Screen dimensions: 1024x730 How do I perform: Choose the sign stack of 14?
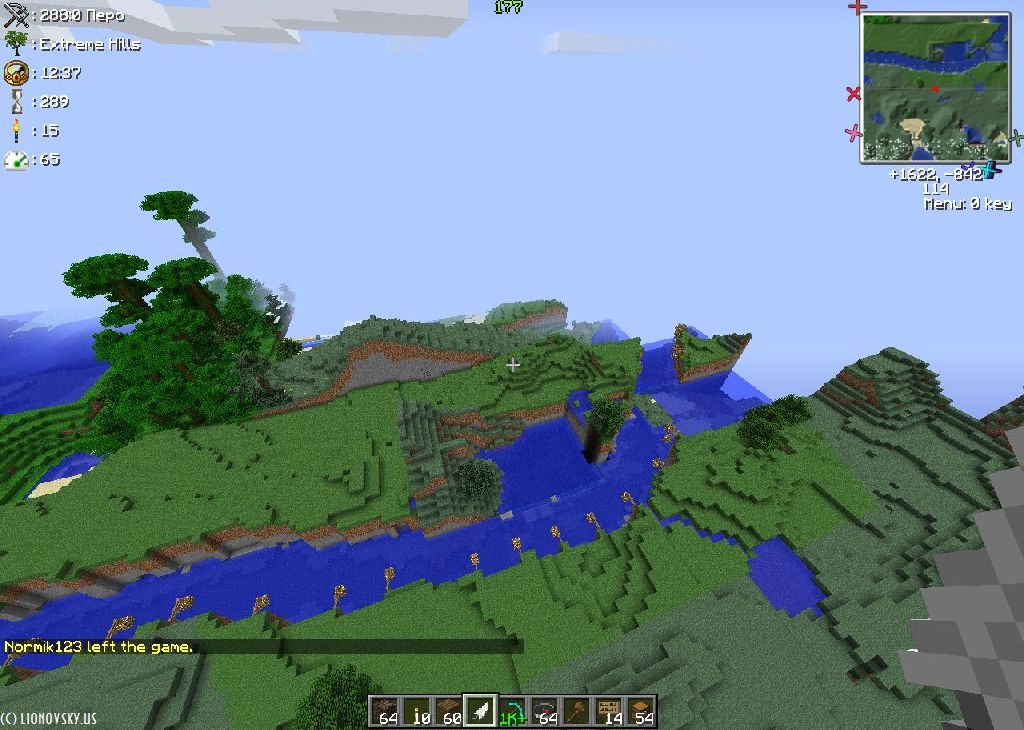coord(609,711)
